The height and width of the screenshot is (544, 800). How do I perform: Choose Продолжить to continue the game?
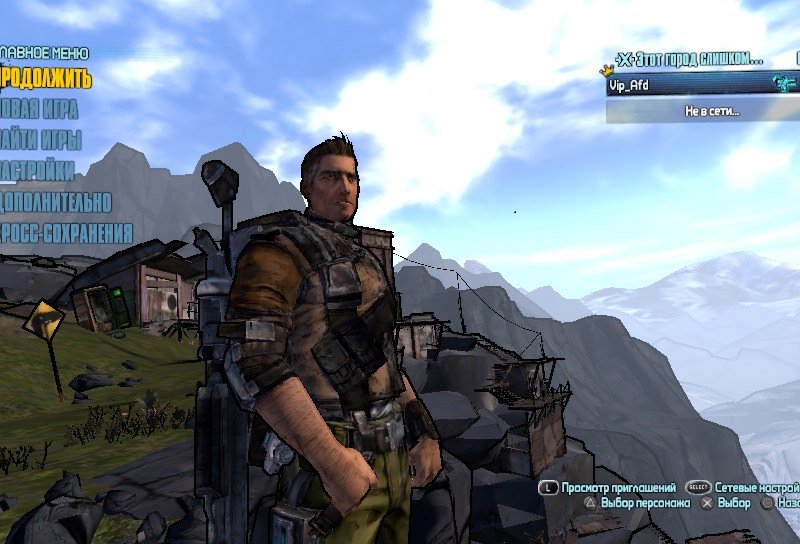(x=46, y=77)
